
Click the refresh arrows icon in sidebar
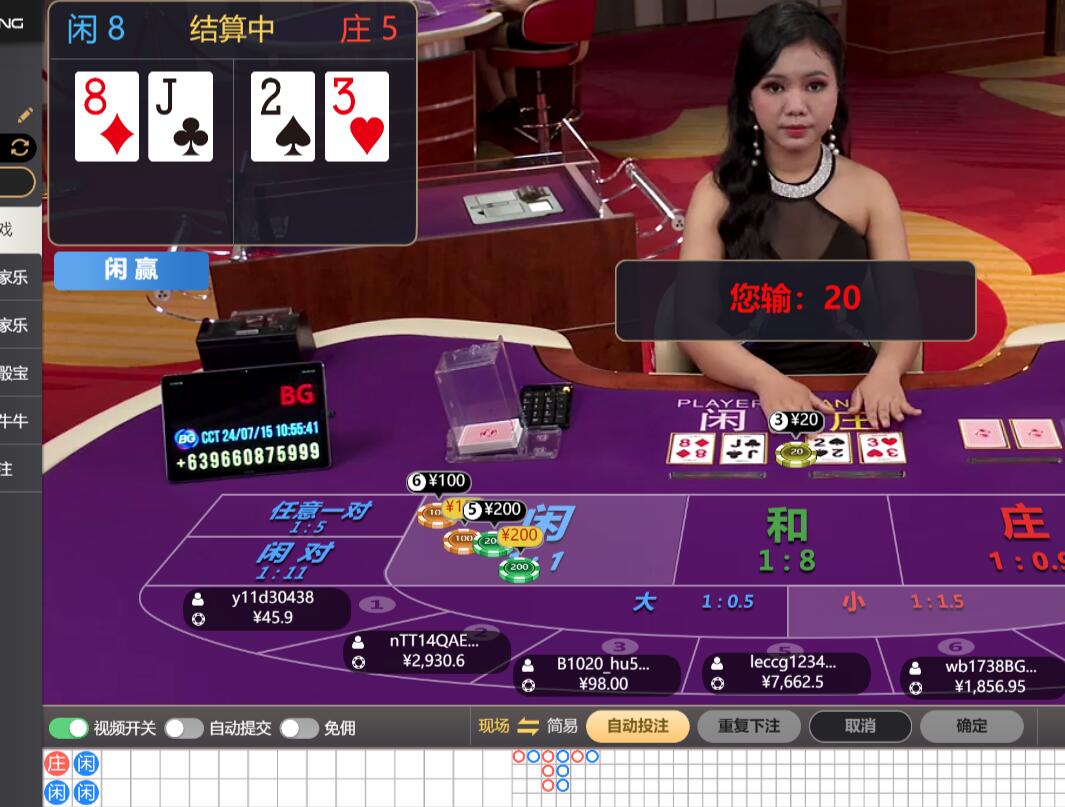point(20,148)
